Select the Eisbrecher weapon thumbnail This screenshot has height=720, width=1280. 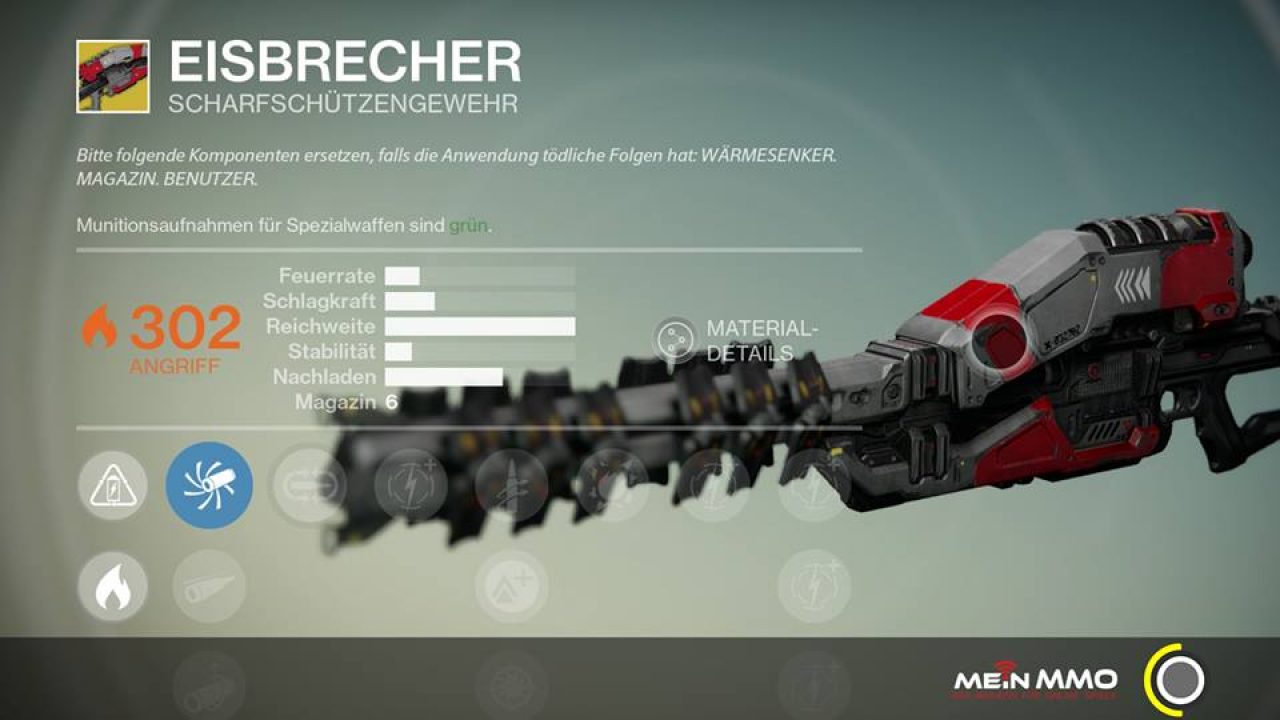[113, 76]
